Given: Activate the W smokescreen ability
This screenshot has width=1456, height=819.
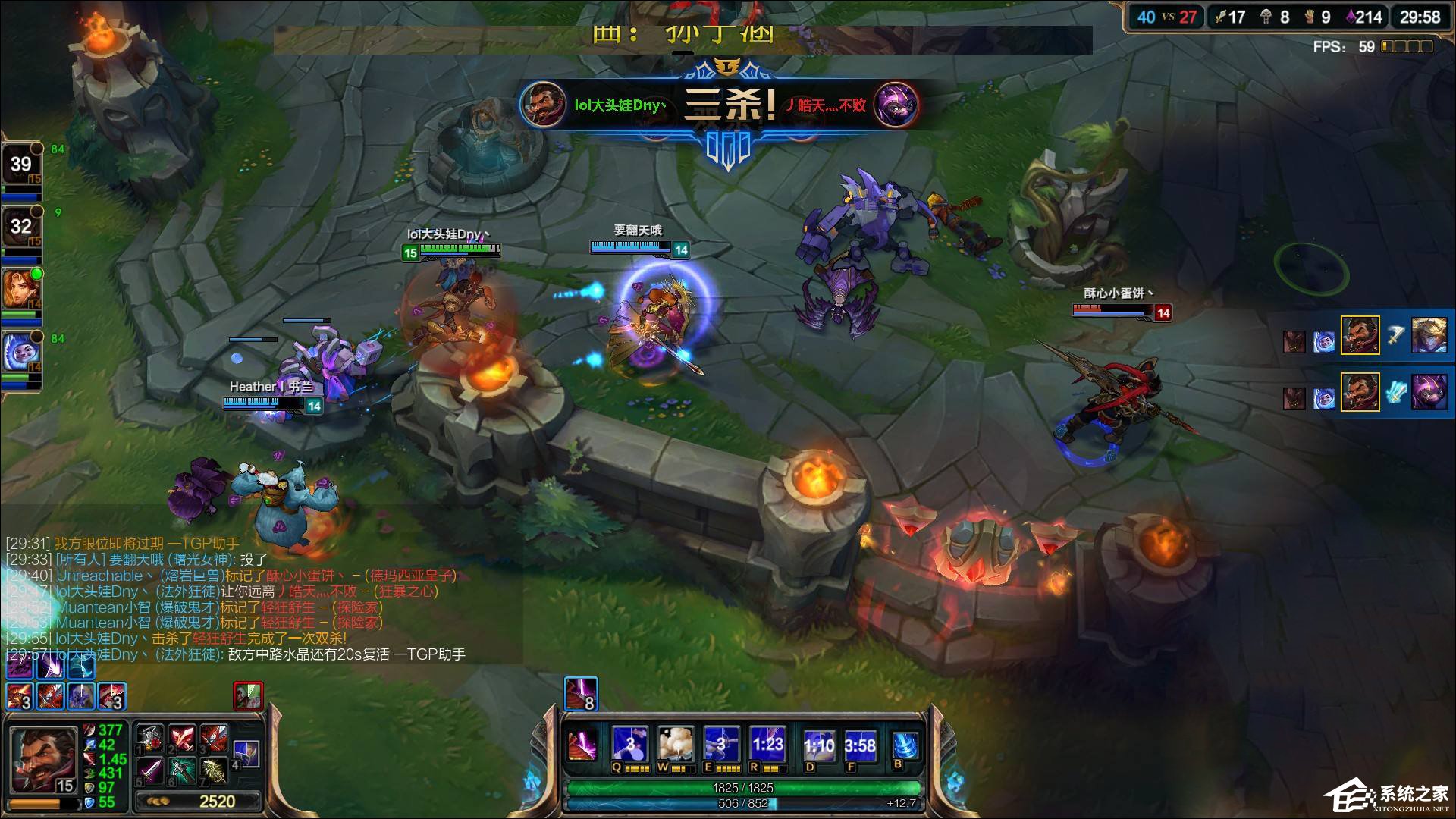Looking at the screenshot, I should click(676, 743).
